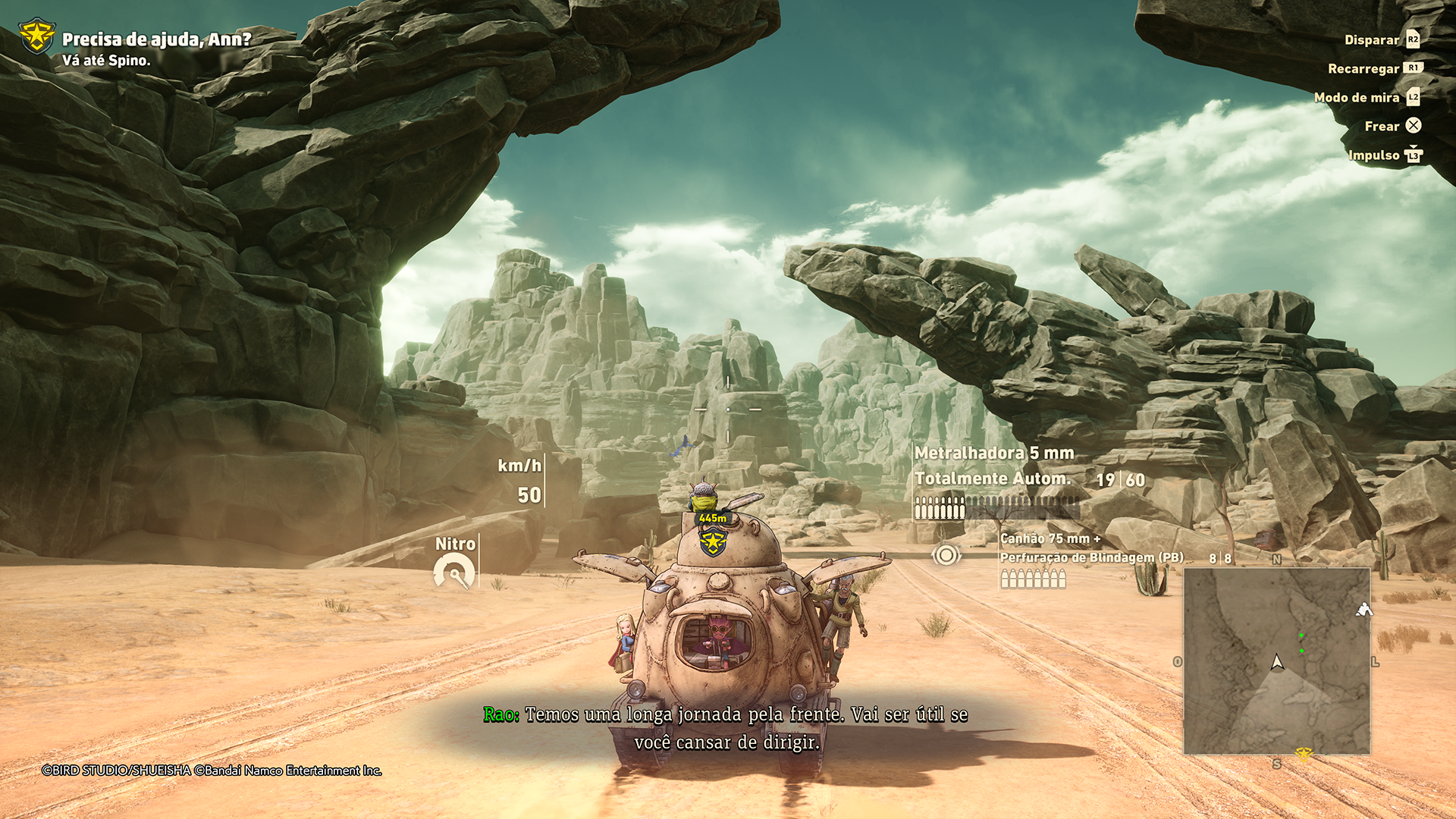Click the 445m objective distance marker
Viewport: 1456px width, 819px height.
pos(713,519)
